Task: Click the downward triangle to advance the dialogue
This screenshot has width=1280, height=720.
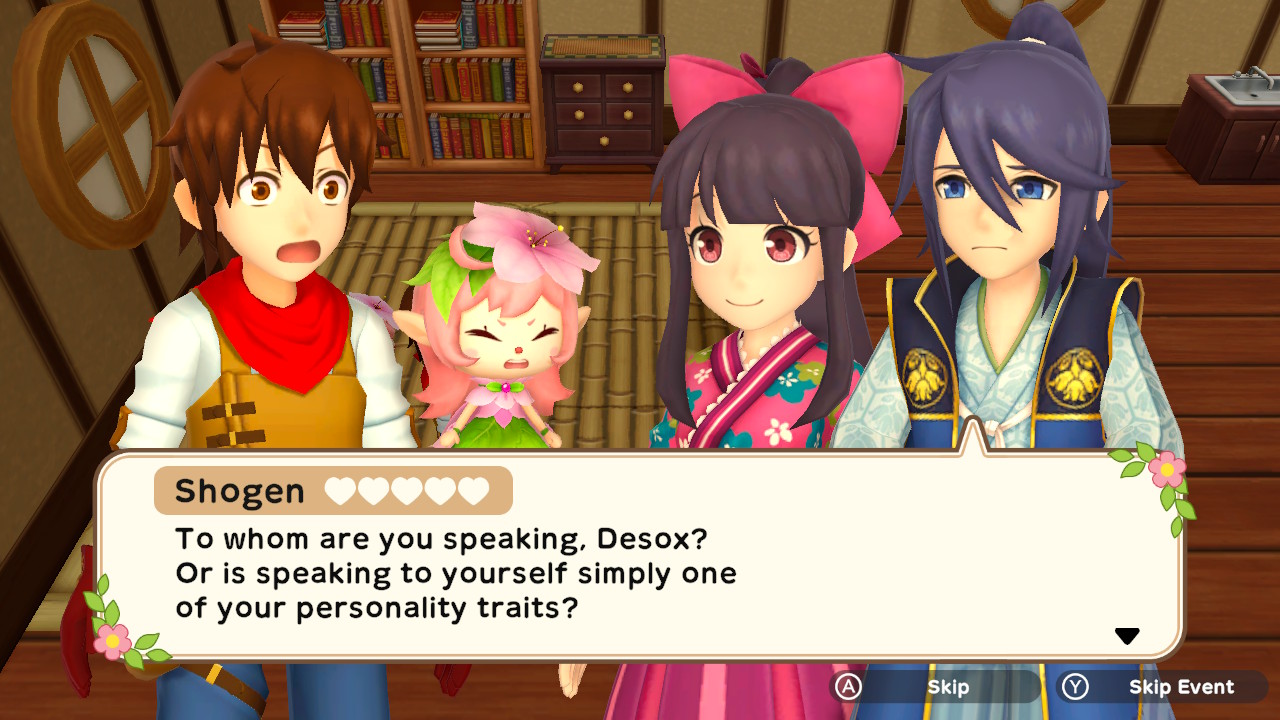Action: pos(1128,633)
